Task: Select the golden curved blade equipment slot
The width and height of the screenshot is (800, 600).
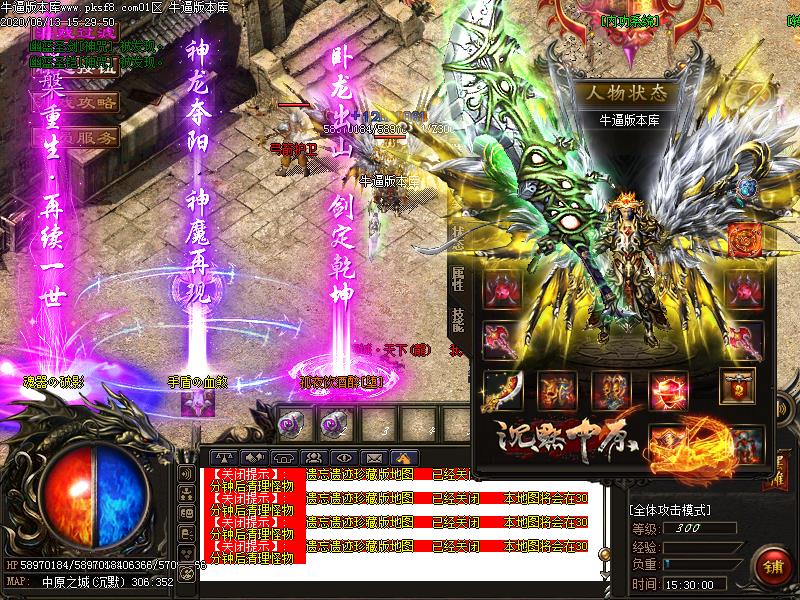Action: [x=502, y=390]
